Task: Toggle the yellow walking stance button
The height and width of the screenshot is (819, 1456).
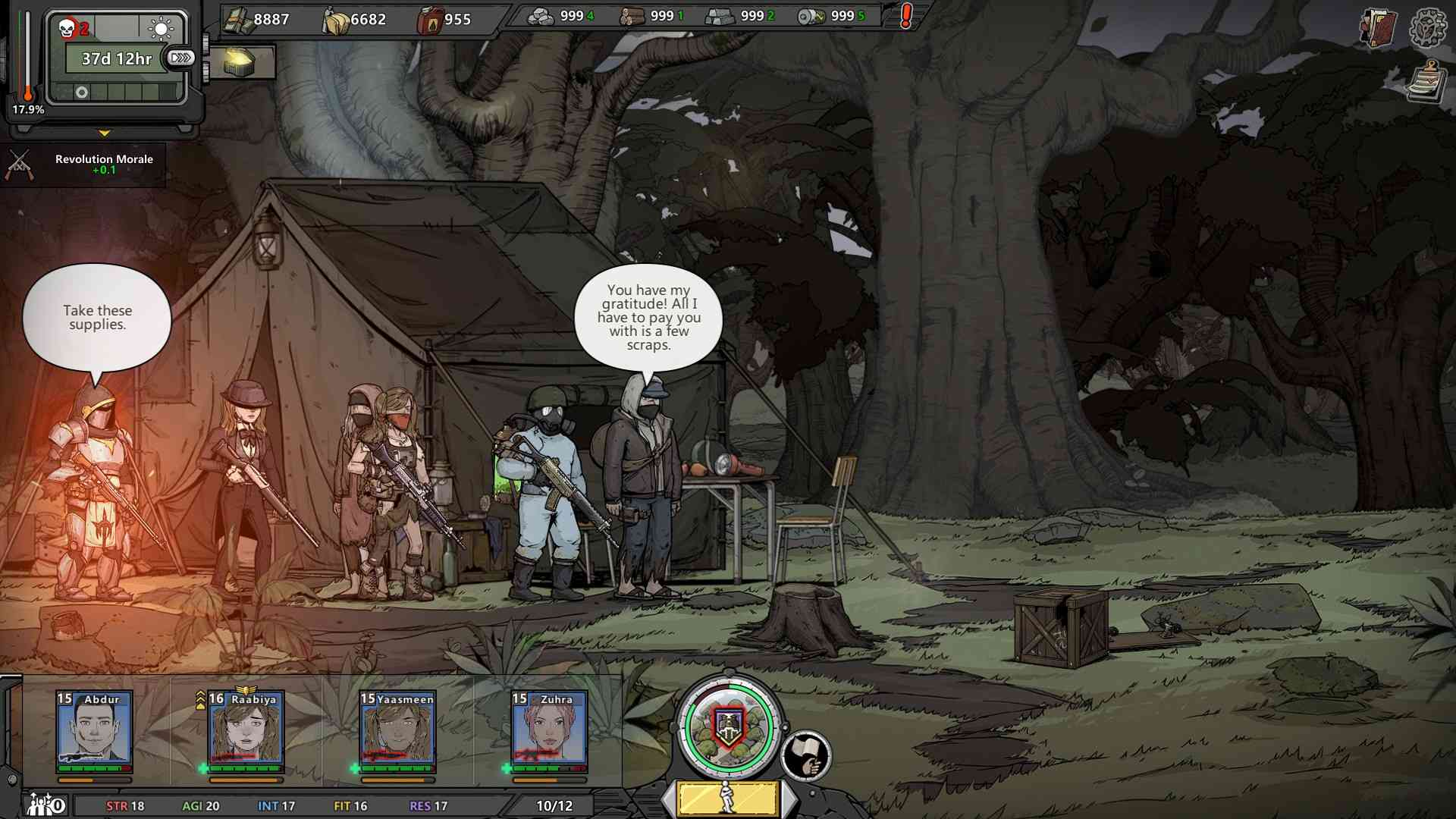Action: [x=728, y=799]
